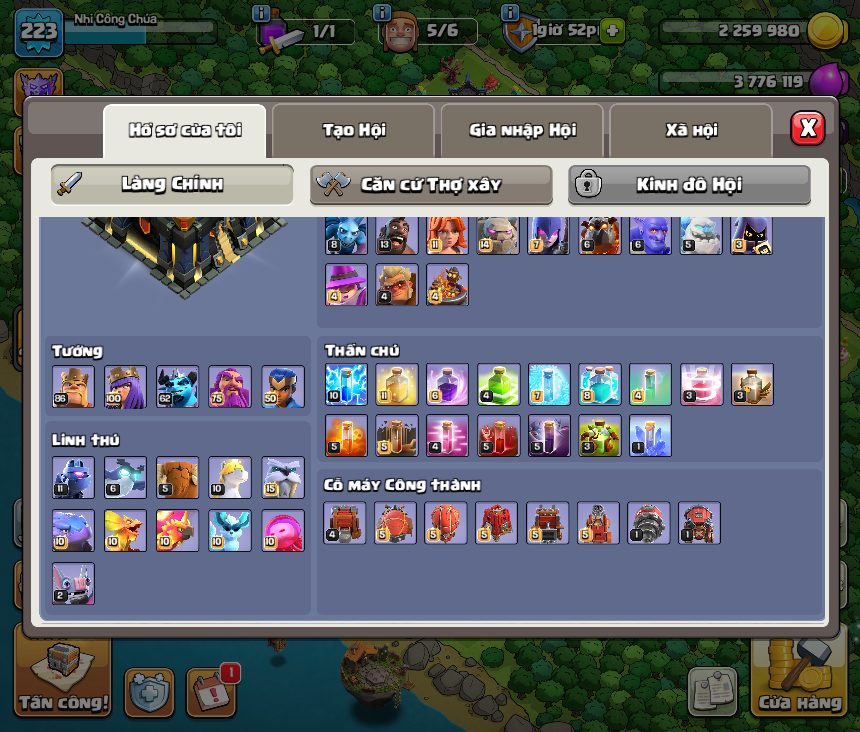
Task: Switch to Căn cứ Thợ xây view
Action: click(x=431, y=184)
